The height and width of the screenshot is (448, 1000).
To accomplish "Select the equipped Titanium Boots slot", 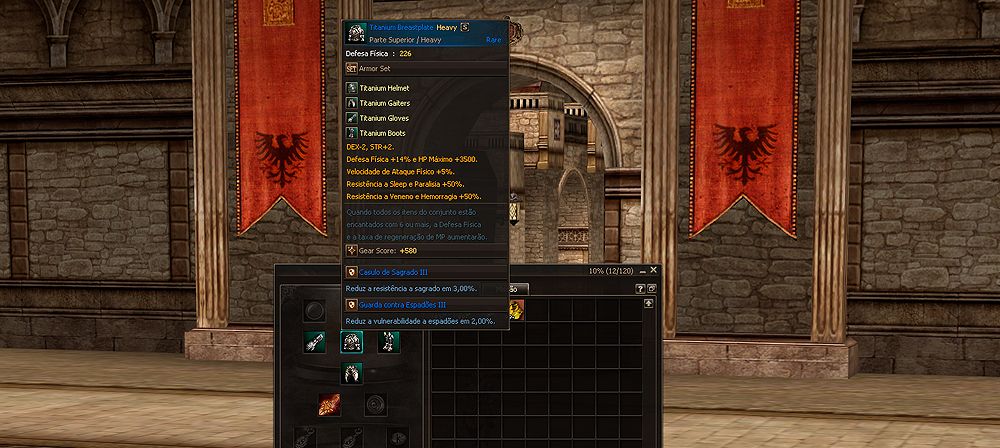I will pos(388,342).
